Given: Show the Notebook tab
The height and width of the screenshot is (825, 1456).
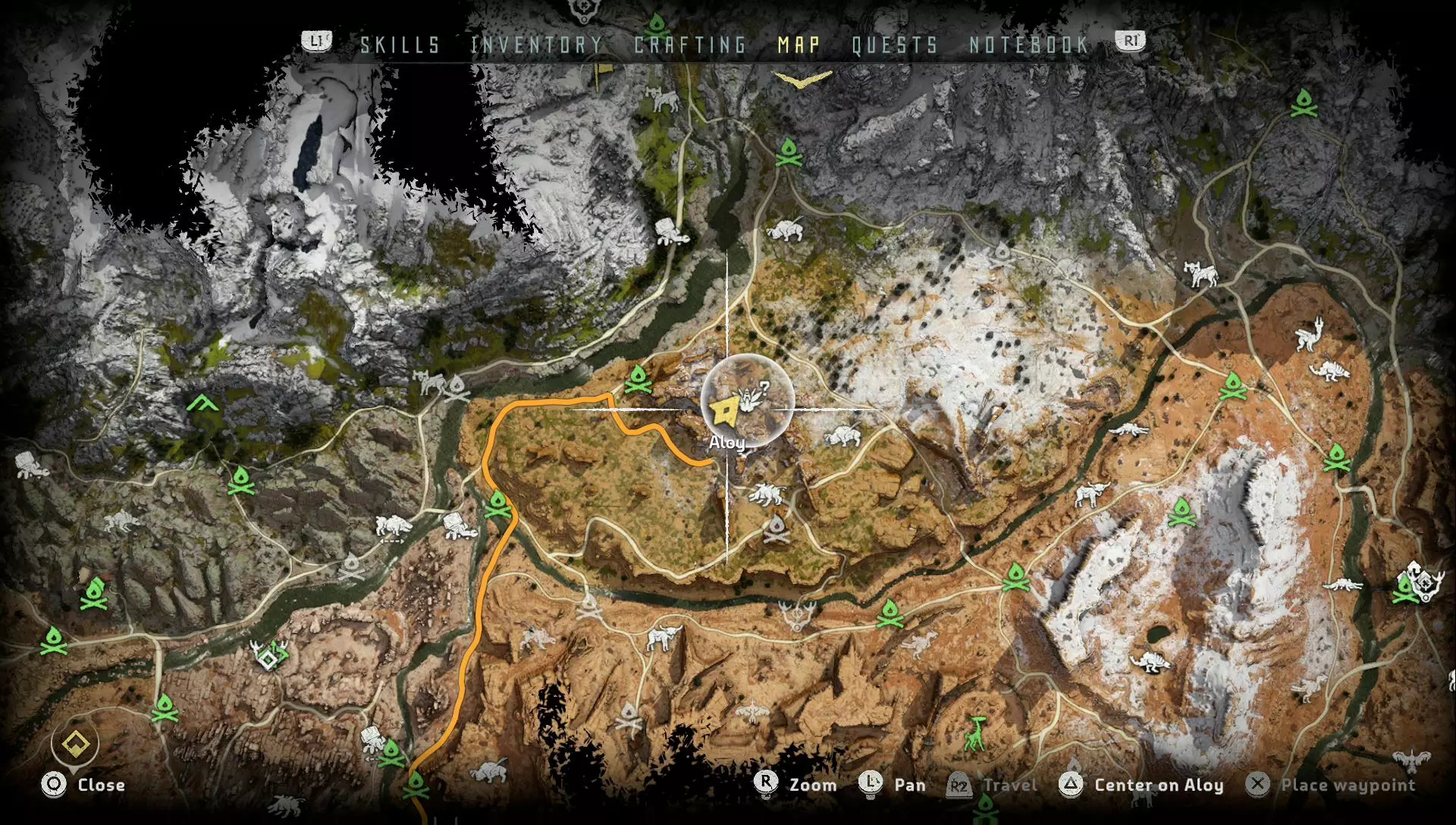Looking at the screenshot, I should [1029, 45].
